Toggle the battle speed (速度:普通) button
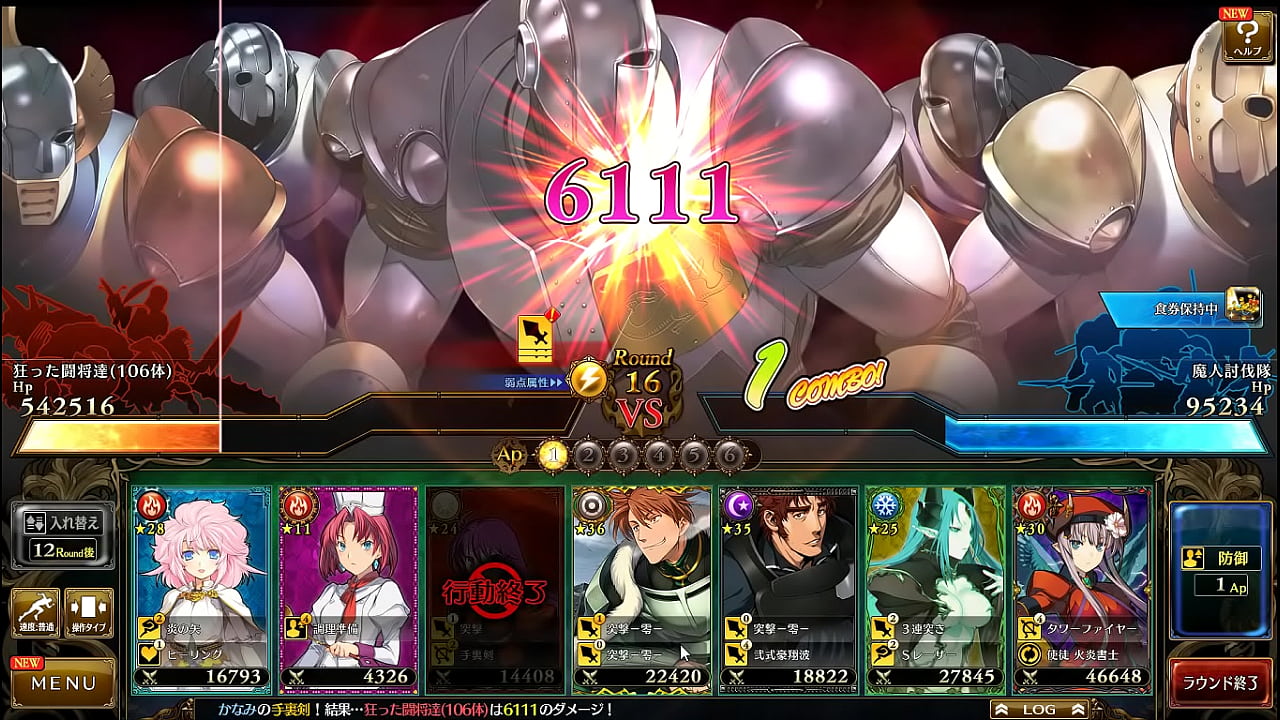This screenshot has height=720, width=1280. tap(35, 612)
